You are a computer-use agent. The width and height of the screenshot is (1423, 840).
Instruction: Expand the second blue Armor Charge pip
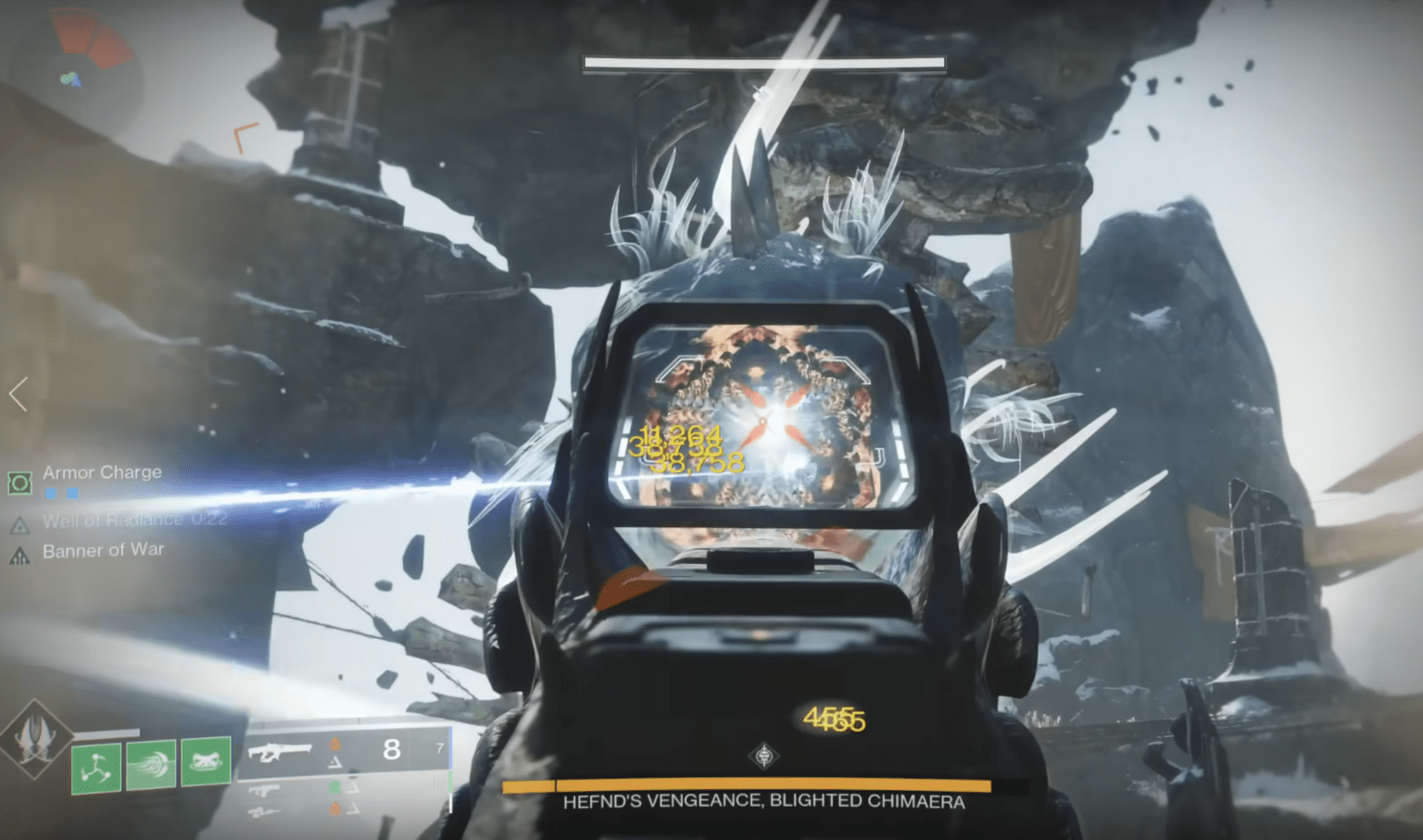tap(72, 493)
